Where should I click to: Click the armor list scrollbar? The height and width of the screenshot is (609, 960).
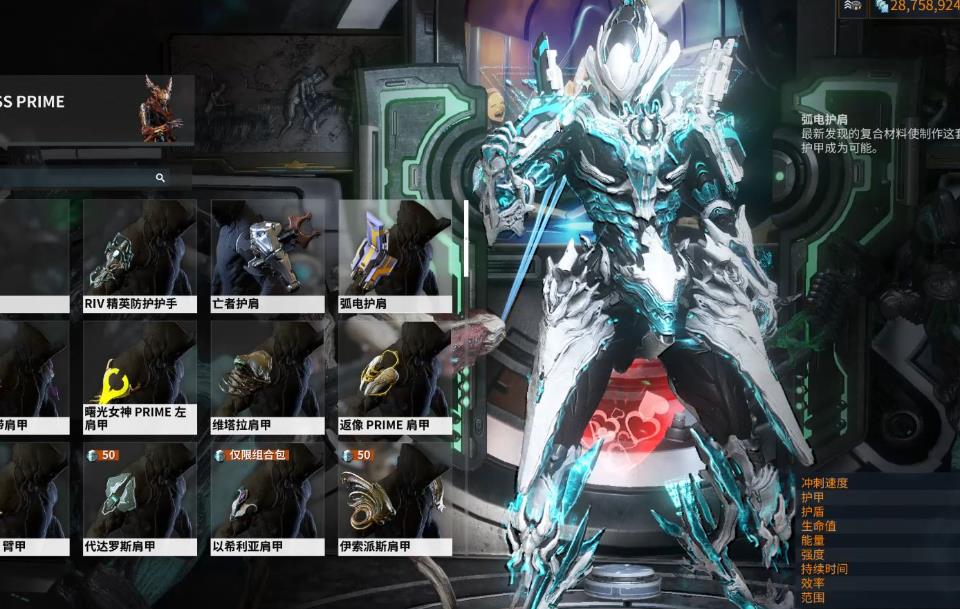(x=465, y=238)
